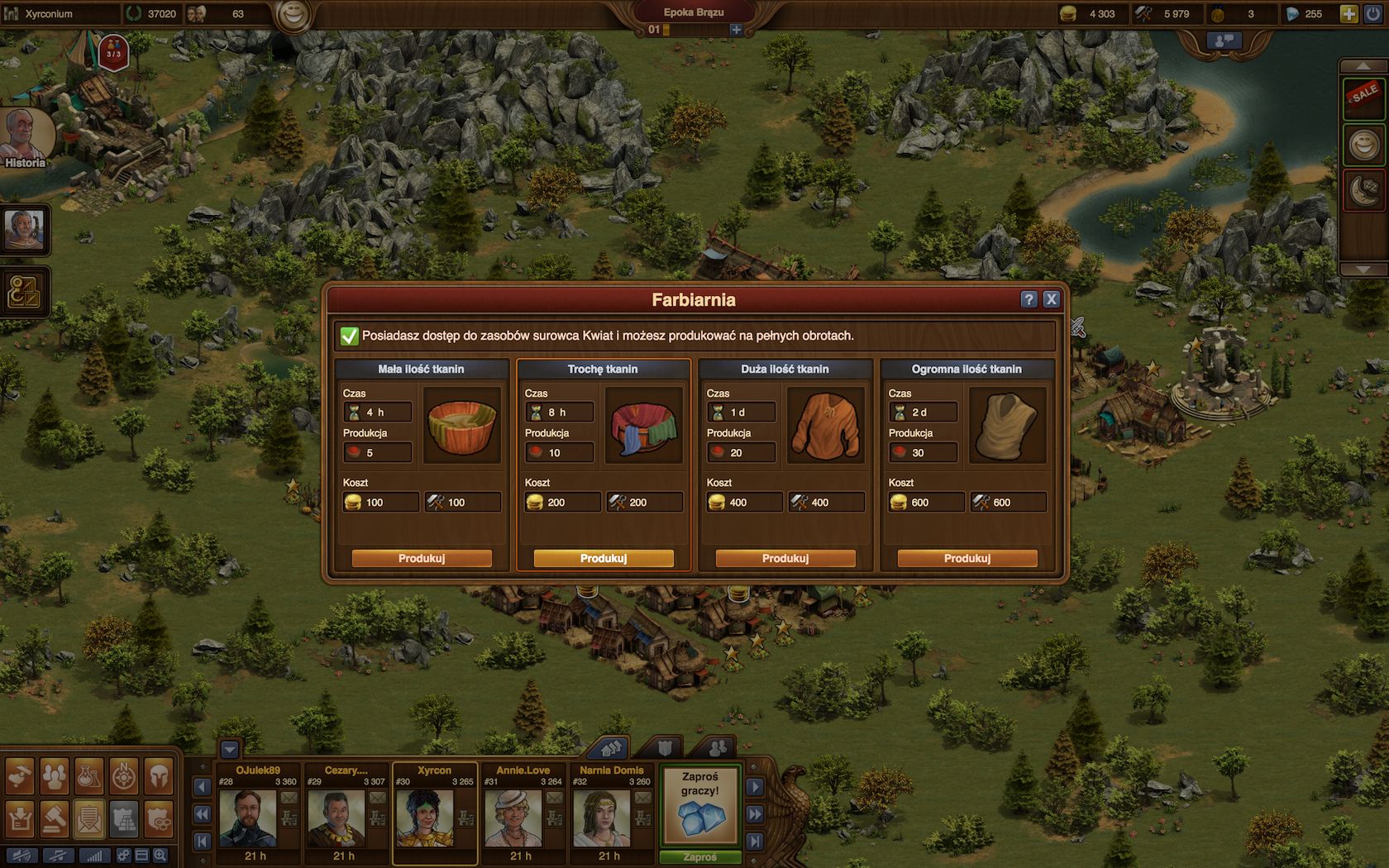
Task: Open the Historia advisor portrait
Action: (x=25, y=136)
